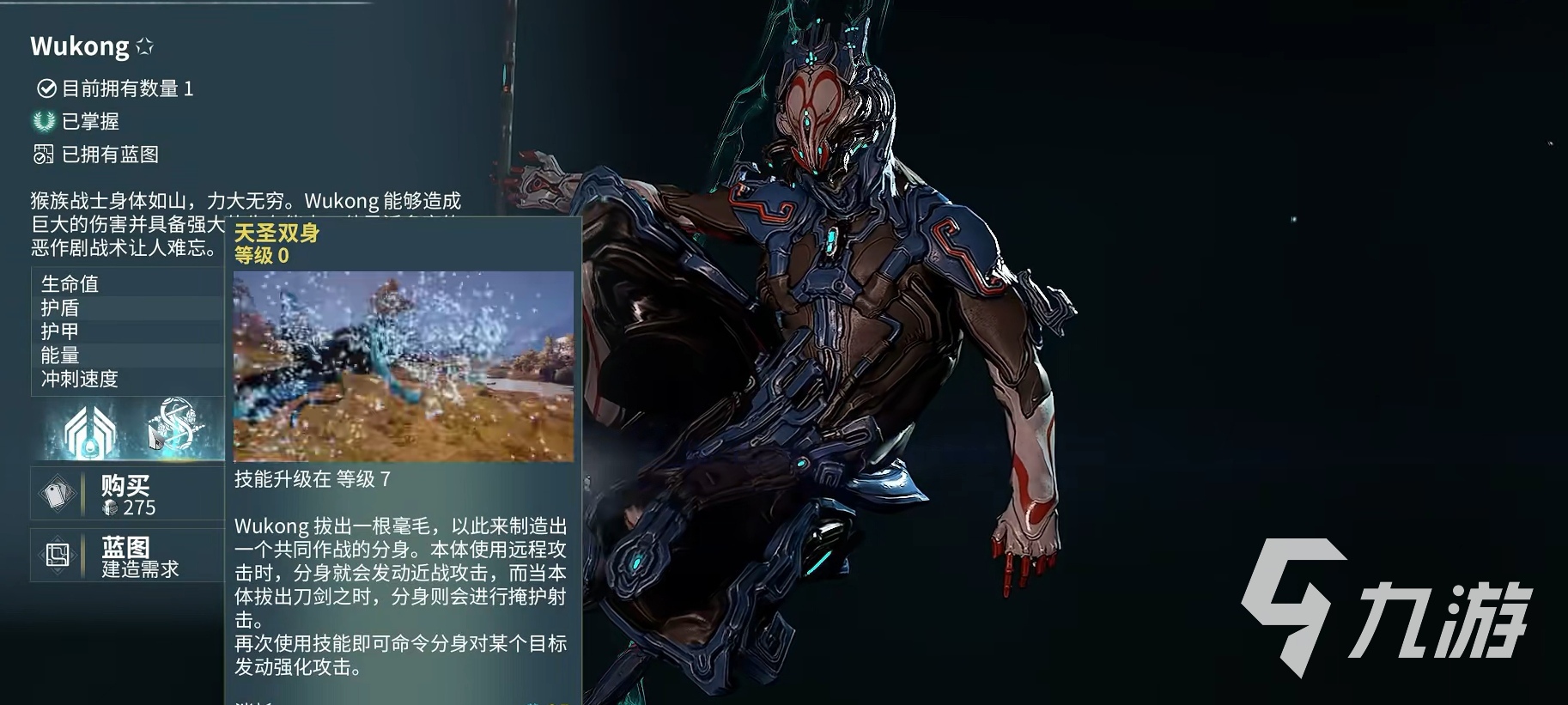Click the price-tag icon next to 购买
Screen dimensions: 1568x705
coord(57,494)
